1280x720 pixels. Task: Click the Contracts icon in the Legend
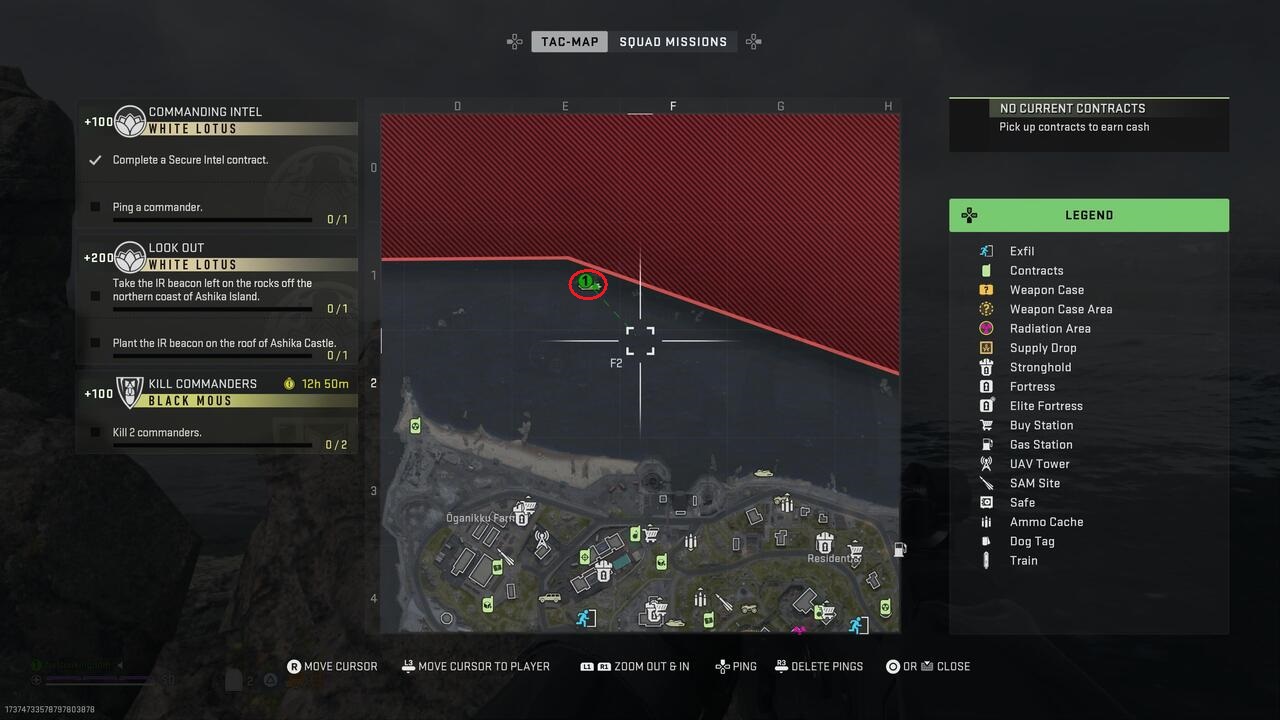[985, 270]
